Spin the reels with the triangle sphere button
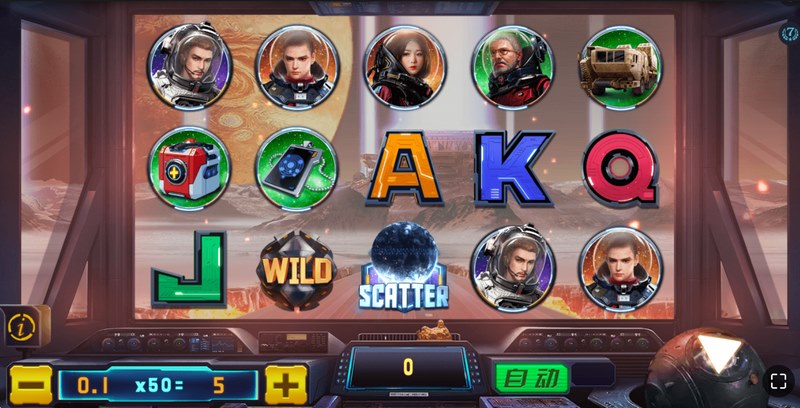Image resolution: width=800 pixels, height=408 pixels. point(717,358)
